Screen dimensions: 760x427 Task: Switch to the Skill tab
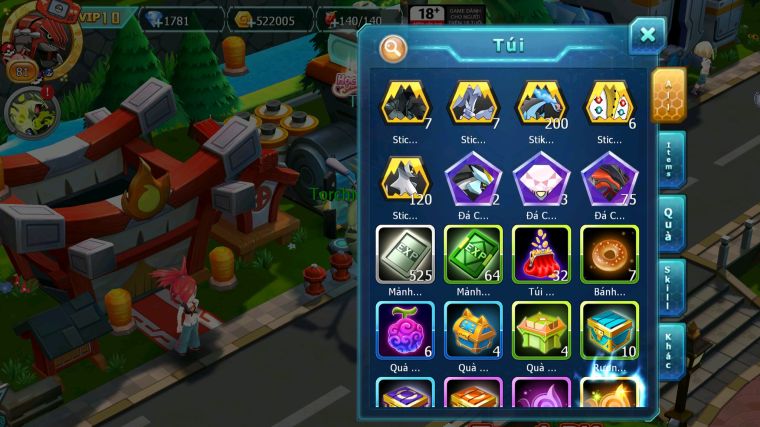[669, 287]
